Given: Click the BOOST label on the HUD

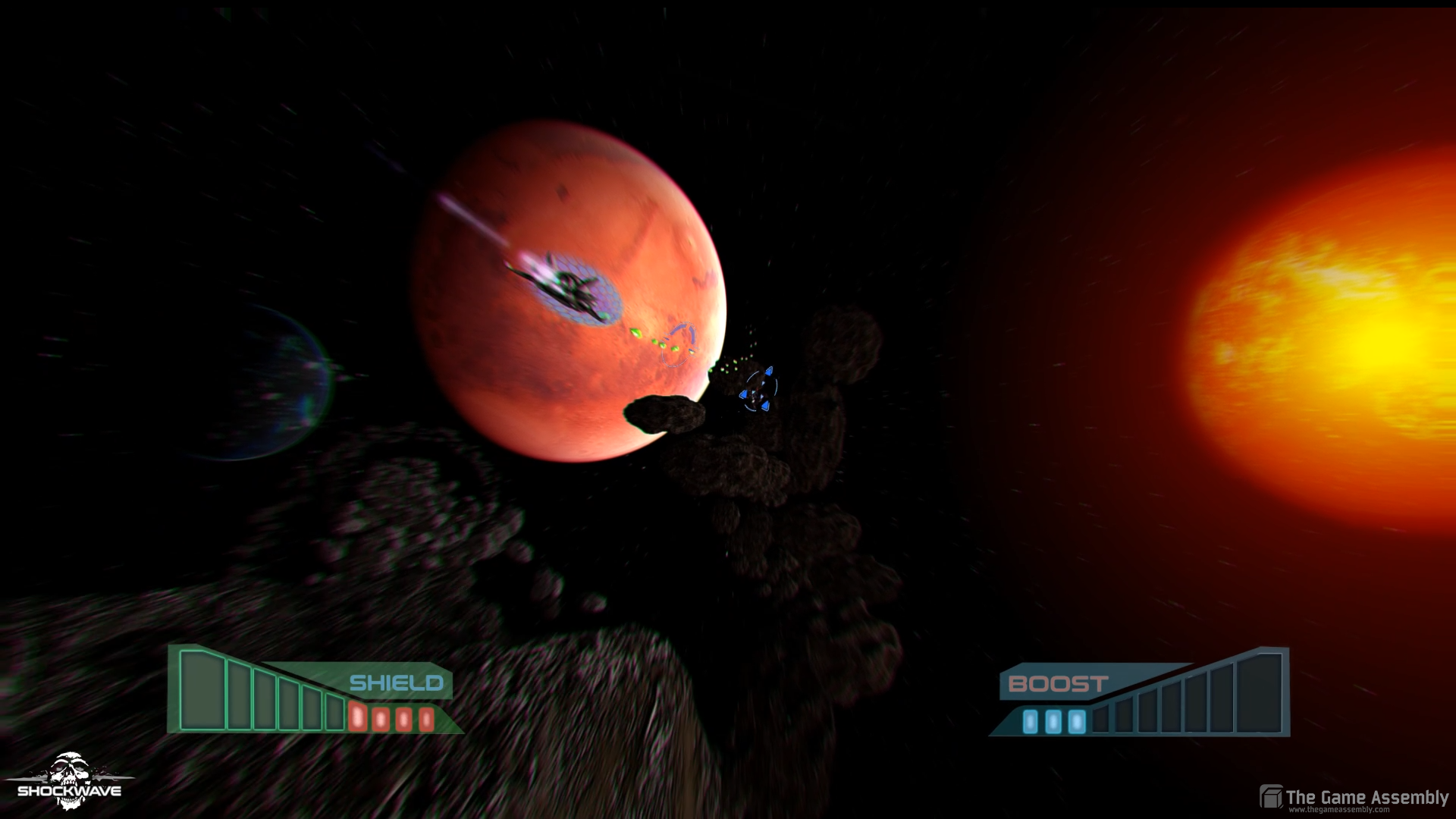Looking at the screenshot, I should coord(1056,684).
